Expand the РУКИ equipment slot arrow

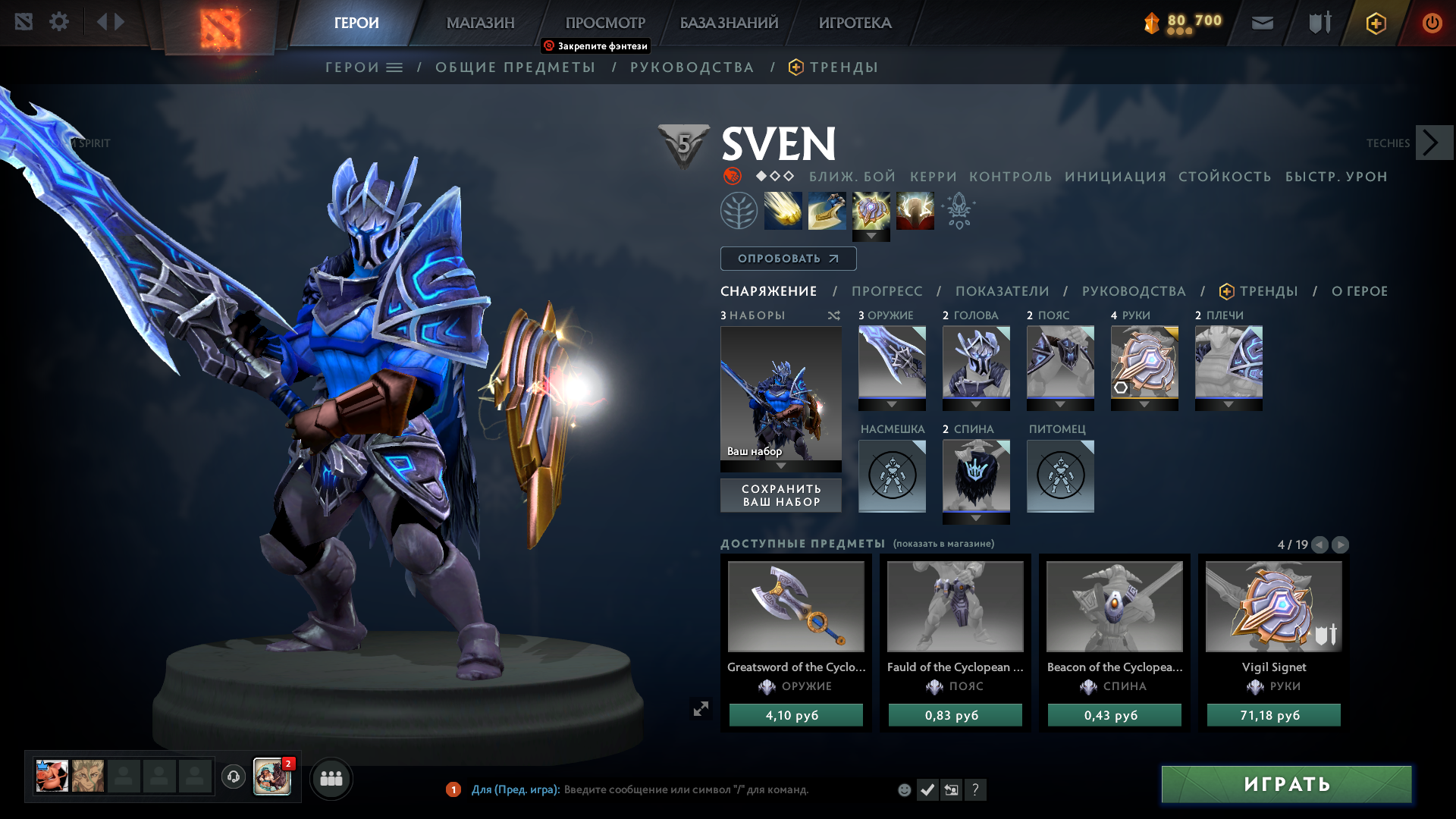point(1144,404)
